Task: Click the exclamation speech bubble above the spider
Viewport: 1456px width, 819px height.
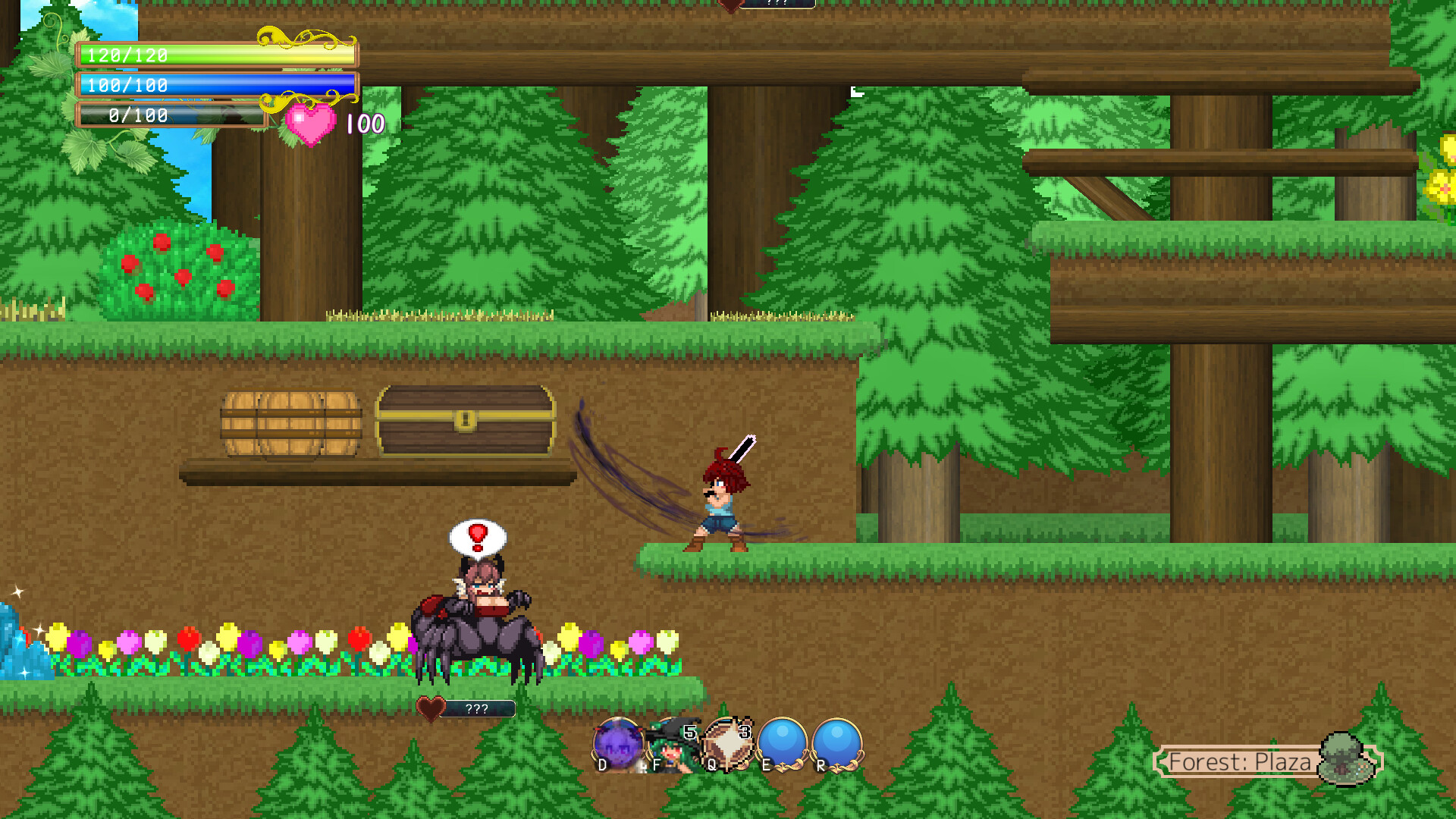Action: (x=478, y=538)
